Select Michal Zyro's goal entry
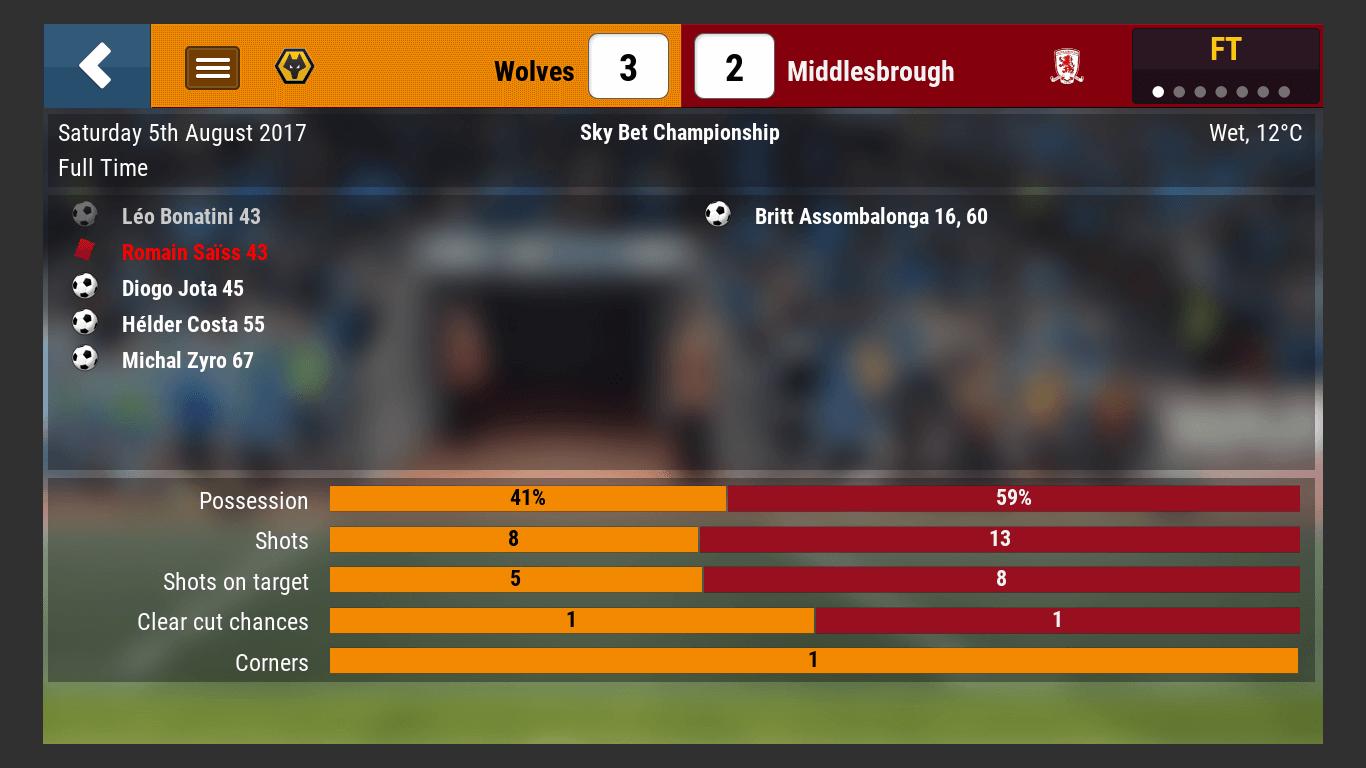1366x768 pixels. tap(188, 361)
